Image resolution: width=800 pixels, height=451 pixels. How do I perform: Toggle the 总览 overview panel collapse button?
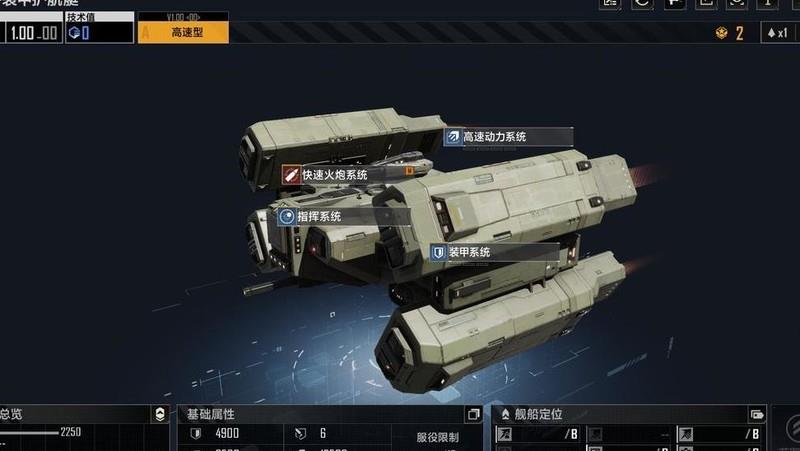pos(159,414)
